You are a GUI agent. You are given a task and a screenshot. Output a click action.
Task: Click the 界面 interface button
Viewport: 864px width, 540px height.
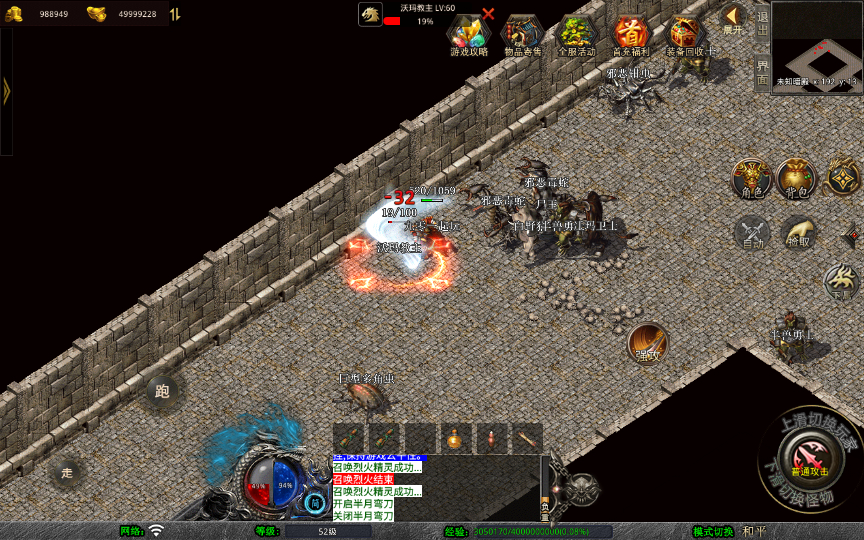pyautogui.click(x=762, y=72)
